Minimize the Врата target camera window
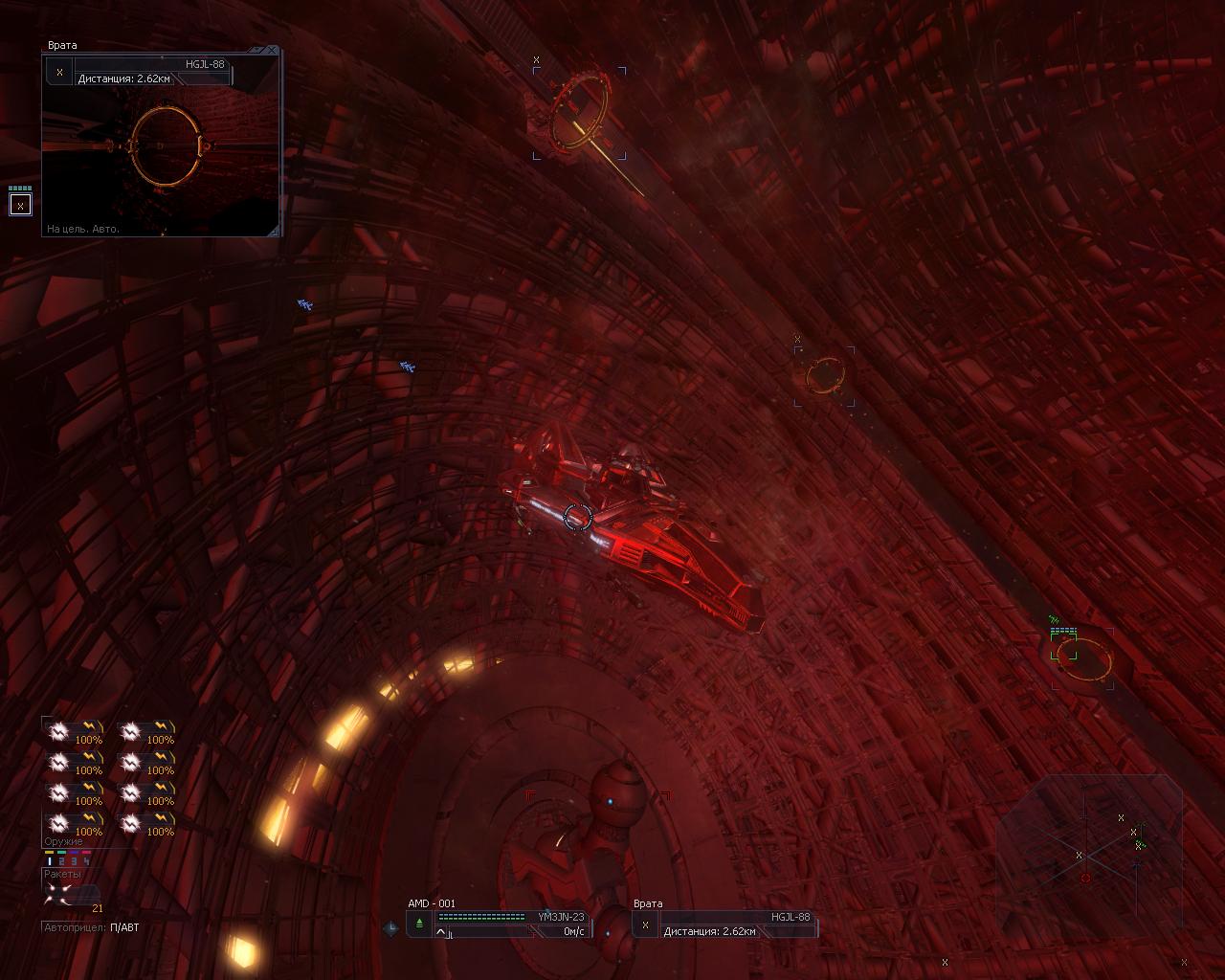Viewport: 1225px width, 980px height. 262,50
